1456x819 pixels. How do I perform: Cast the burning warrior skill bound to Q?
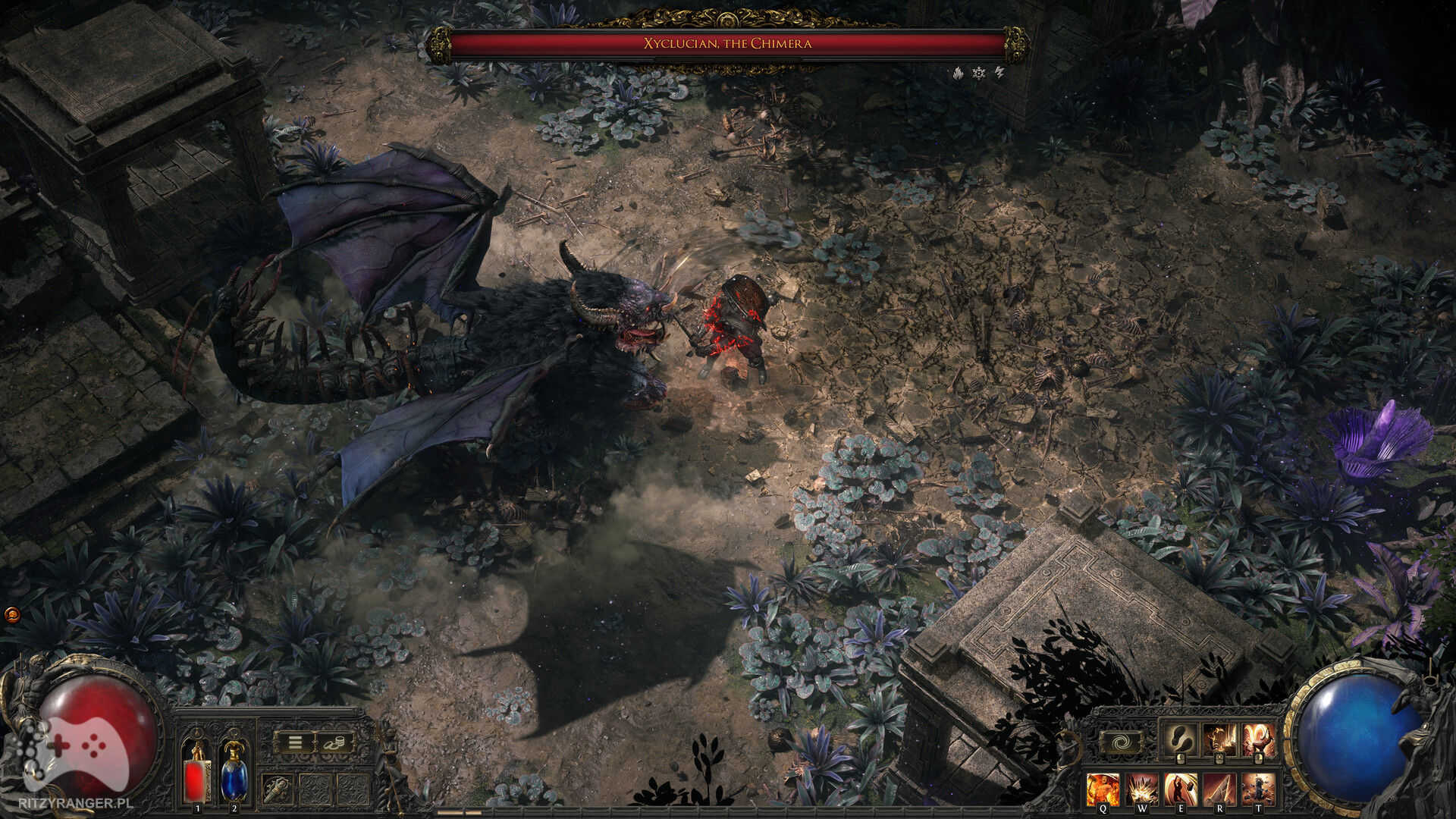1103,789
